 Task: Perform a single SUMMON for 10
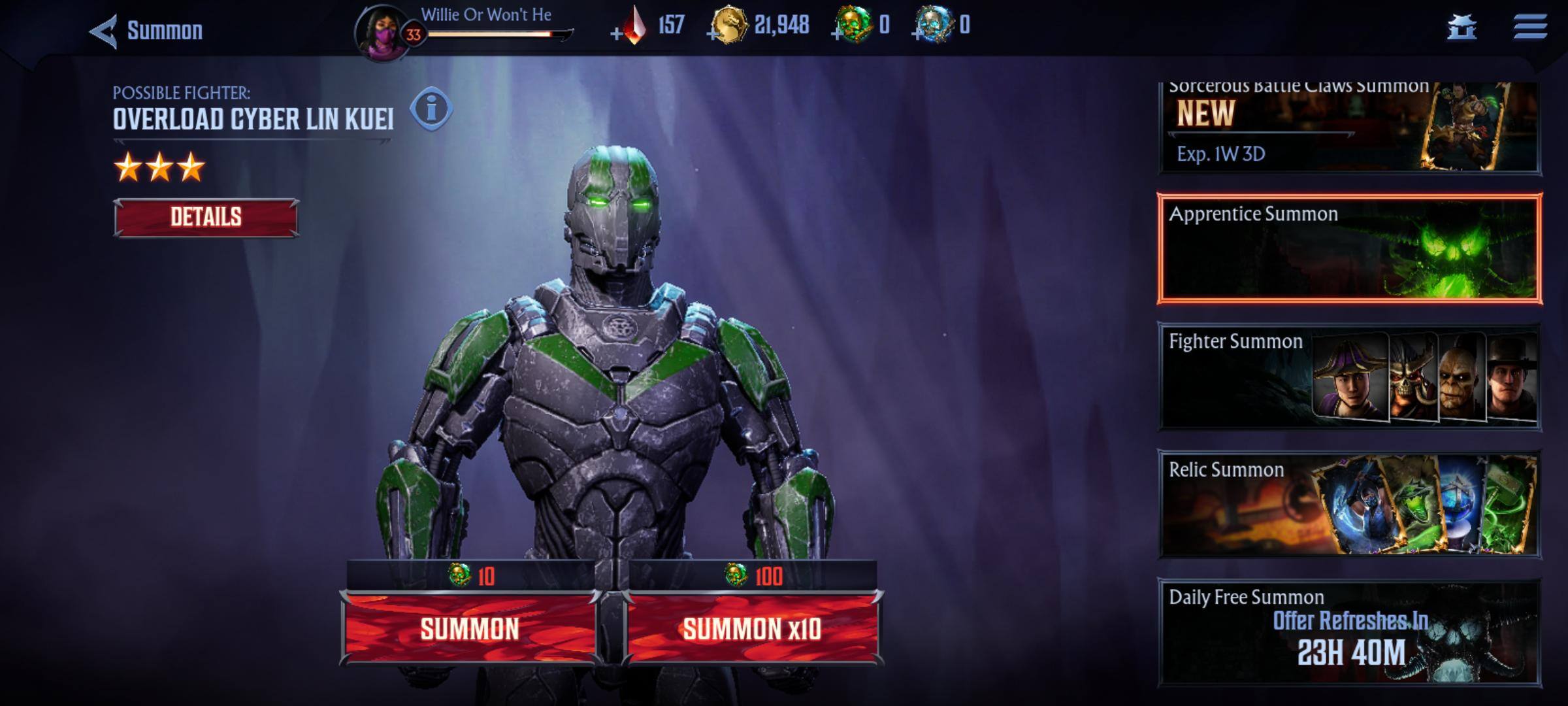point(470,628)
